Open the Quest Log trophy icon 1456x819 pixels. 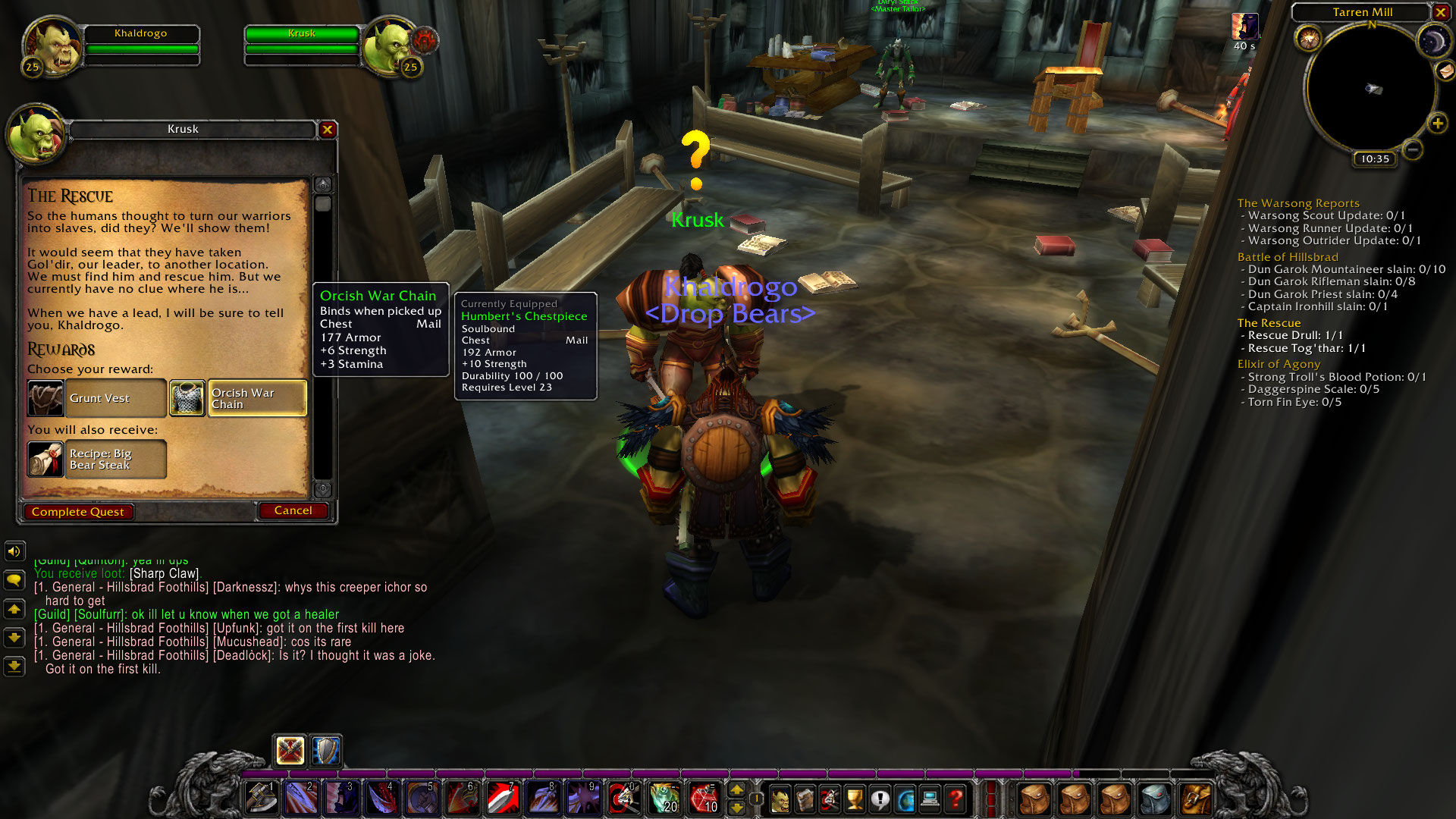coord(855,797)
